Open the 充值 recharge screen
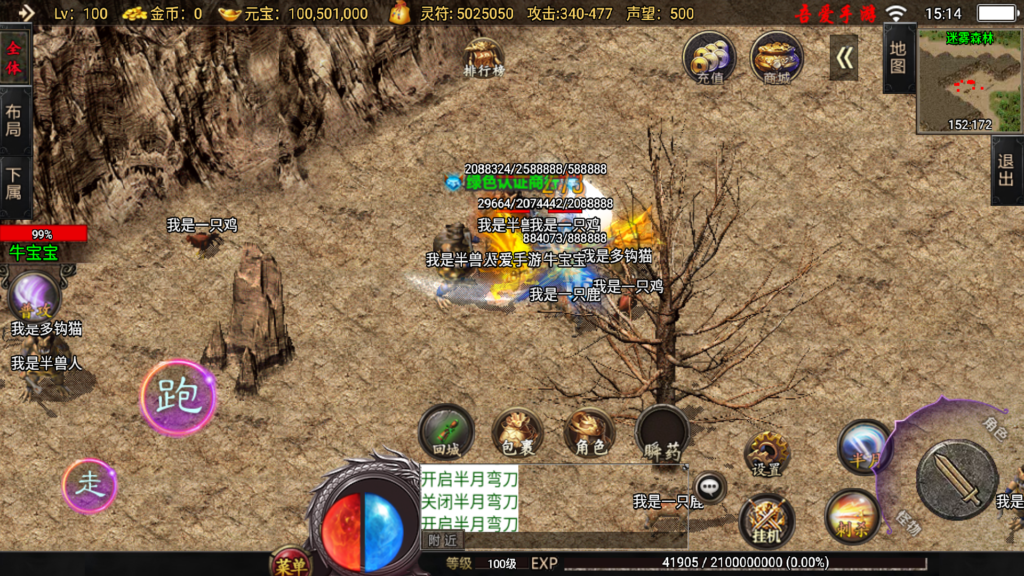Screen dimensions: 1024x576 coord(710,56)
